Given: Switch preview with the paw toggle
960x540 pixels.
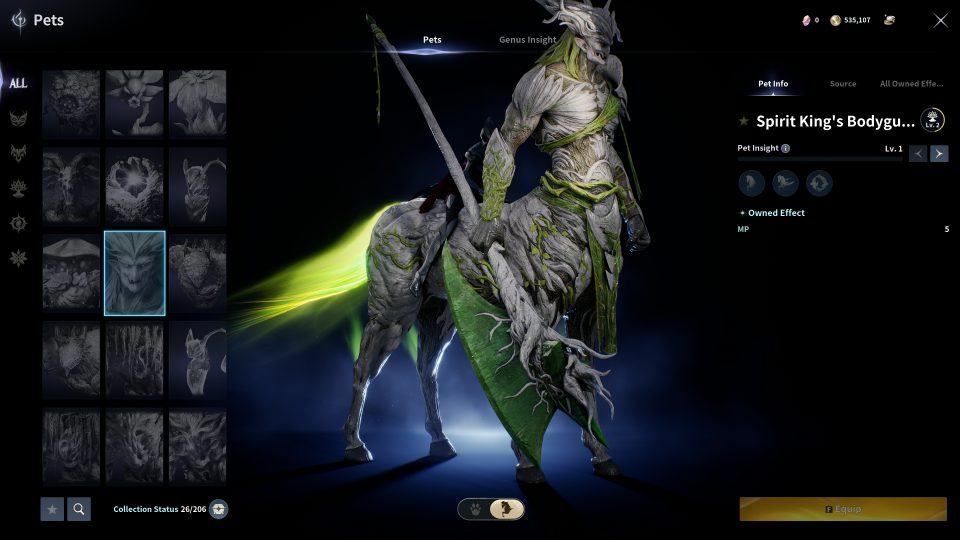Looking at the screenshot, I should click(x=474, y=509).
